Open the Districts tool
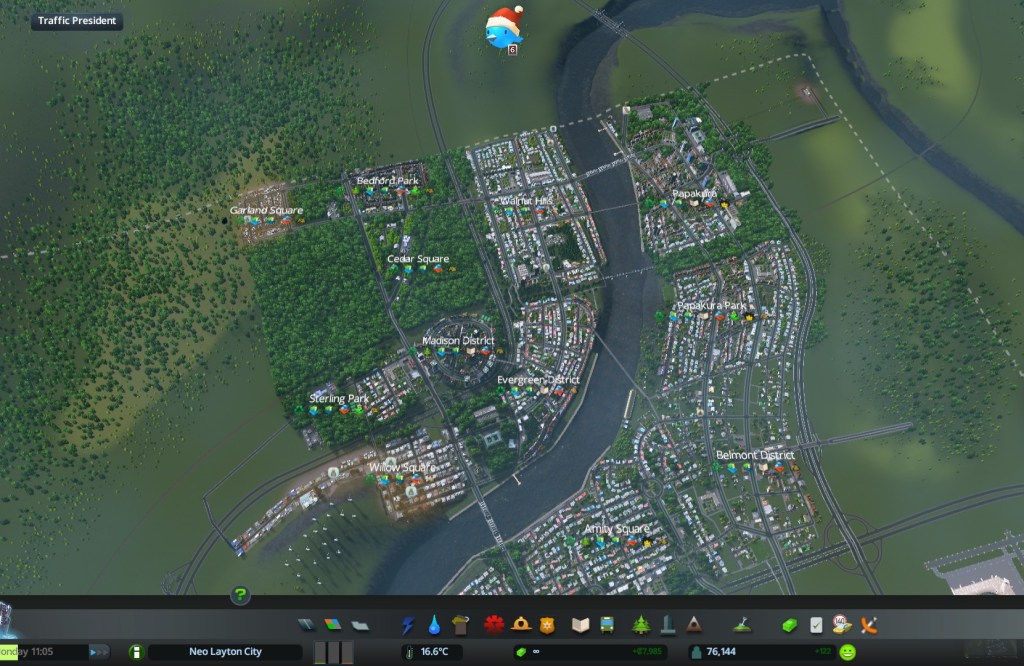 [x=360, y=625]
